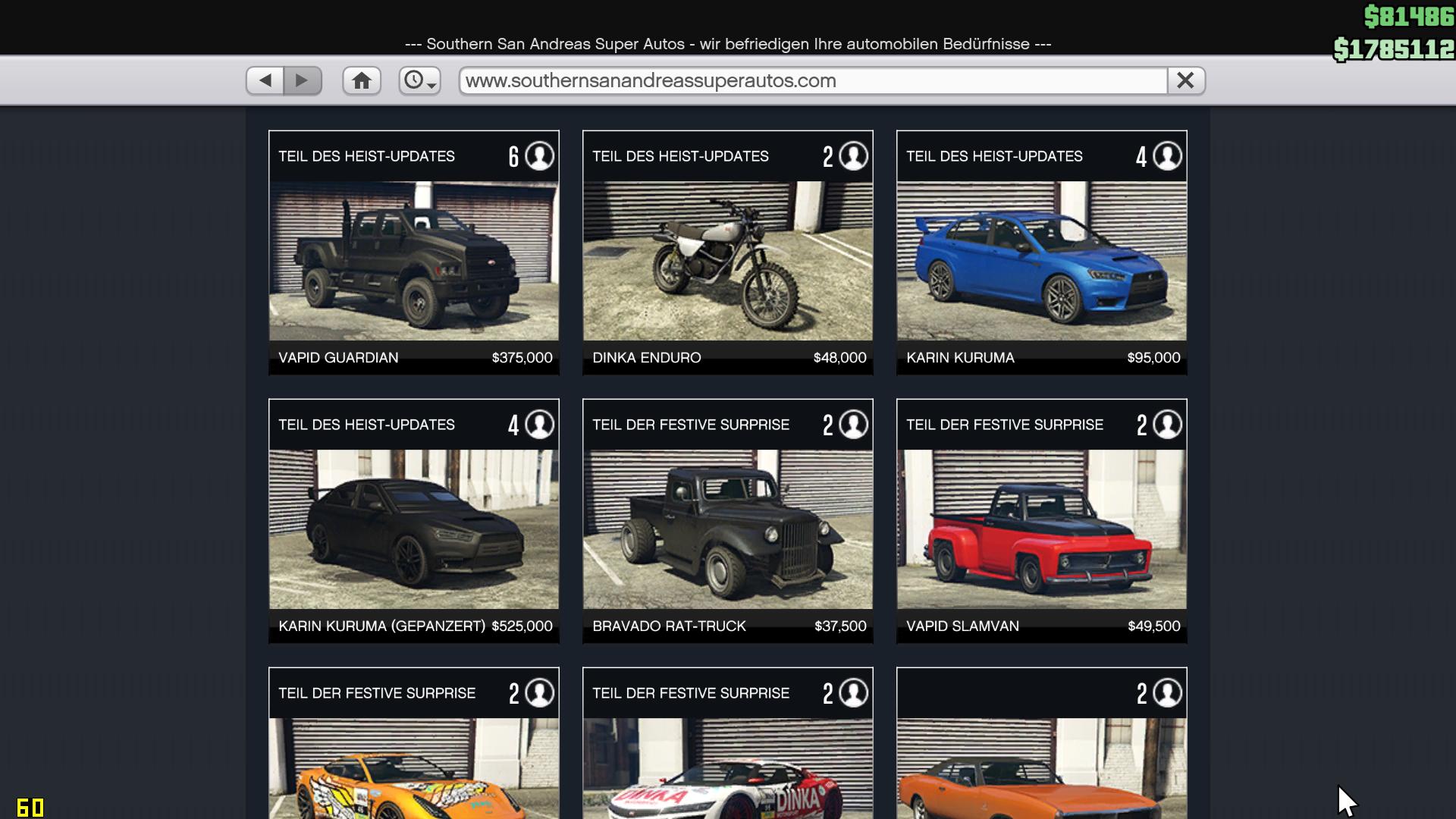The width and height of the screenshot is (1456, 819).
Task: Click the website address bar
Action: point(811,80)
